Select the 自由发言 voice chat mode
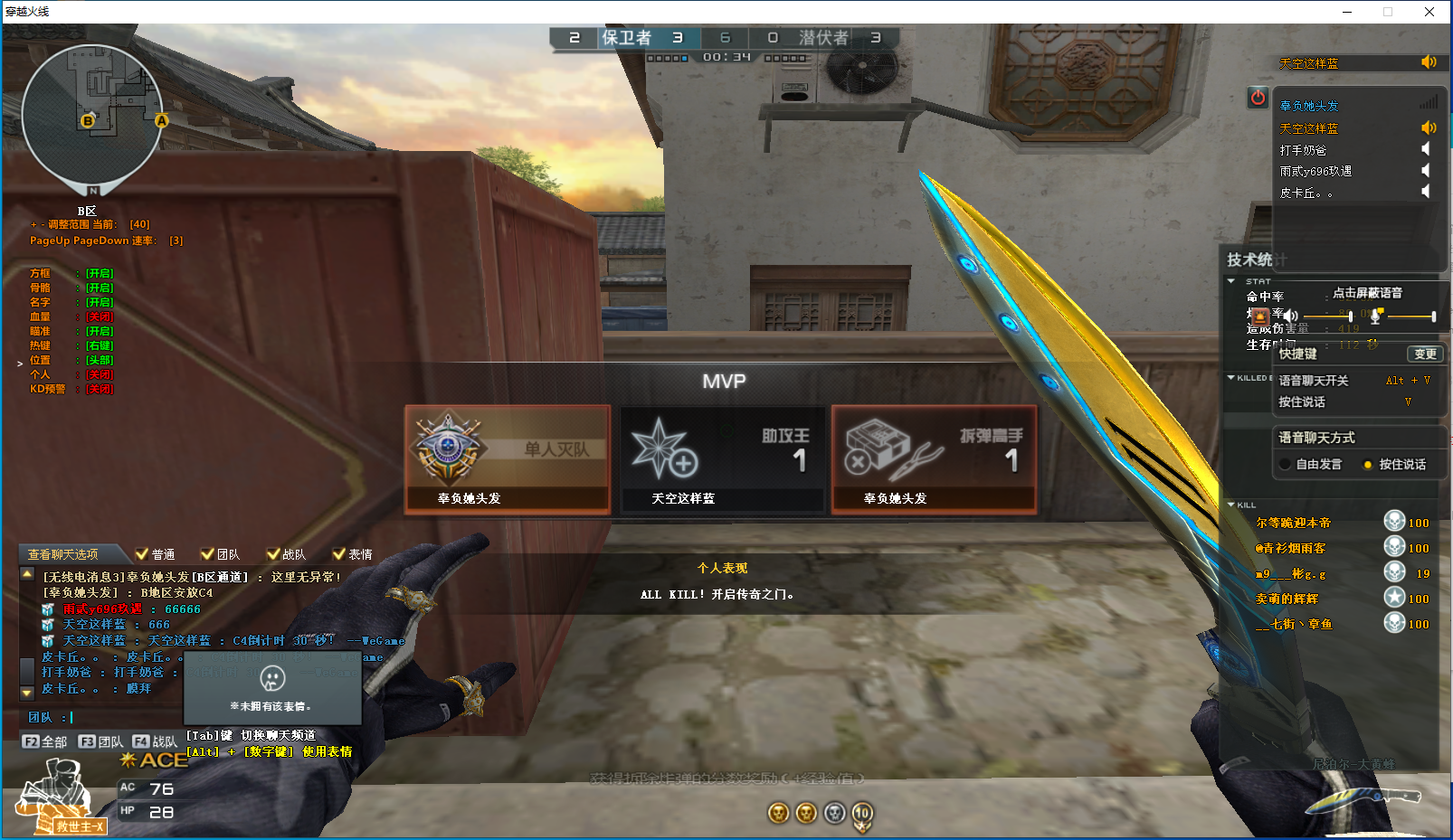 pos(1285,464)
